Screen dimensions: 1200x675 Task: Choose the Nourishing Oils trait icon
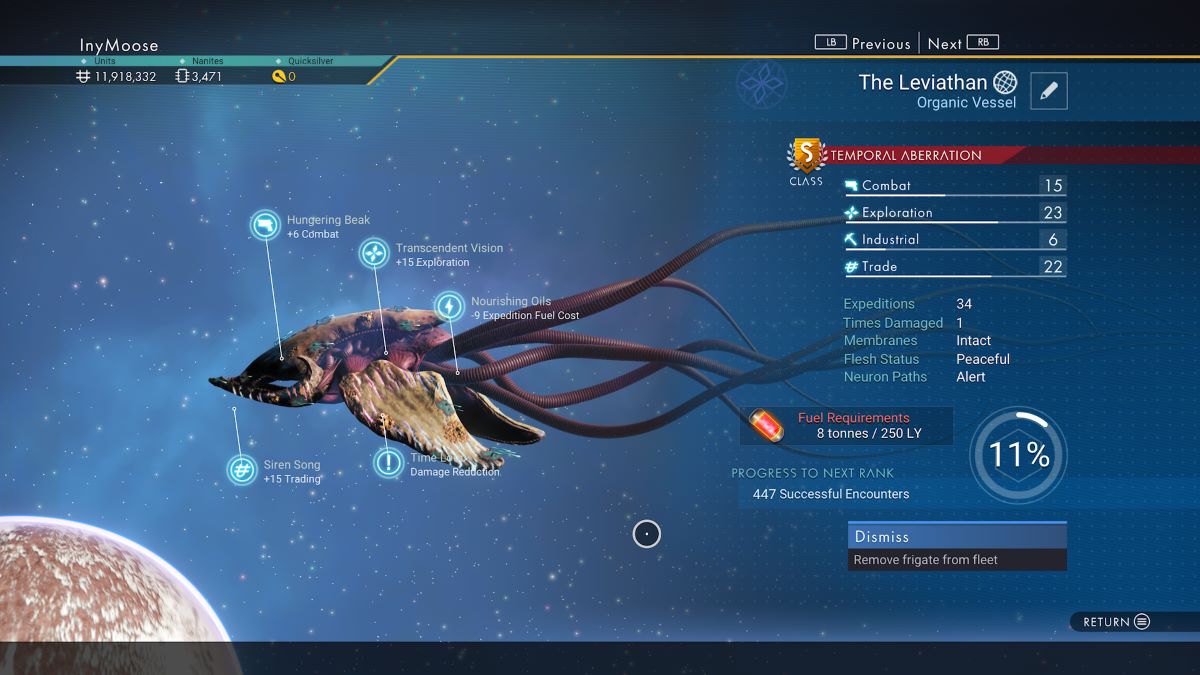(x=450, y=306)
